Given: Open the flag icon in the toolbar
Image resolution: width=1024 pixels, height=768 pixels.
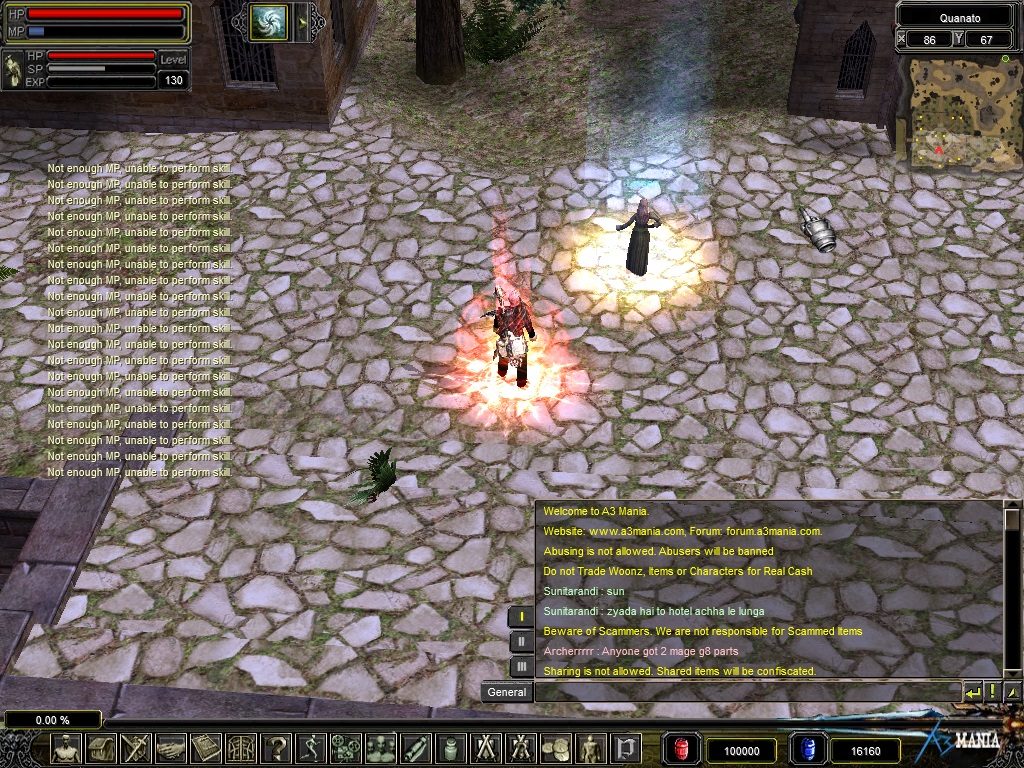Looking at the screenshot, I should [626, 749].
